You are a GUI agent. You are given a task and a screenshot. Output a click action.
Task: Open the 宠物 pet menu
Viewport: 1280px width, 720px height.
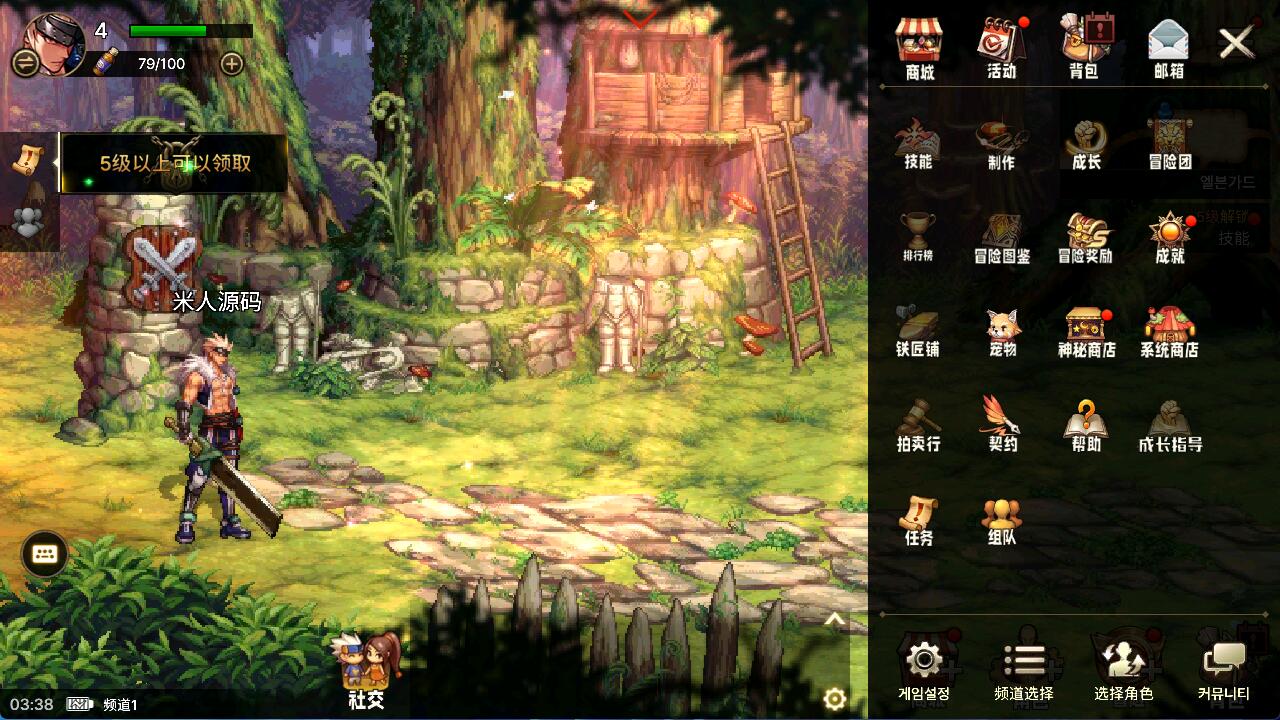[x=1002, y=330]
